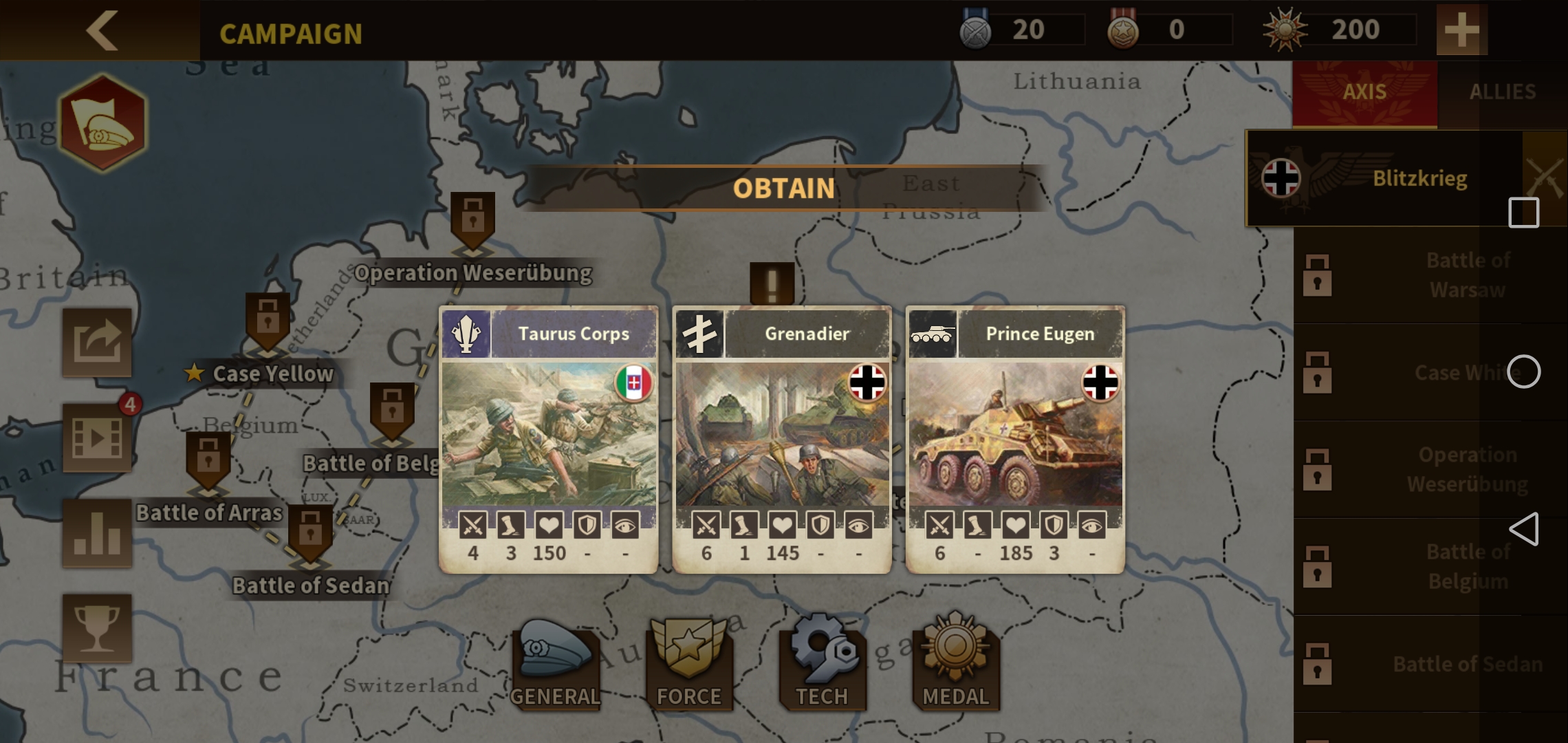Open the trophy achievements button
The height and width of the screenshot is (743, 1568).
(x=97, y=628)
